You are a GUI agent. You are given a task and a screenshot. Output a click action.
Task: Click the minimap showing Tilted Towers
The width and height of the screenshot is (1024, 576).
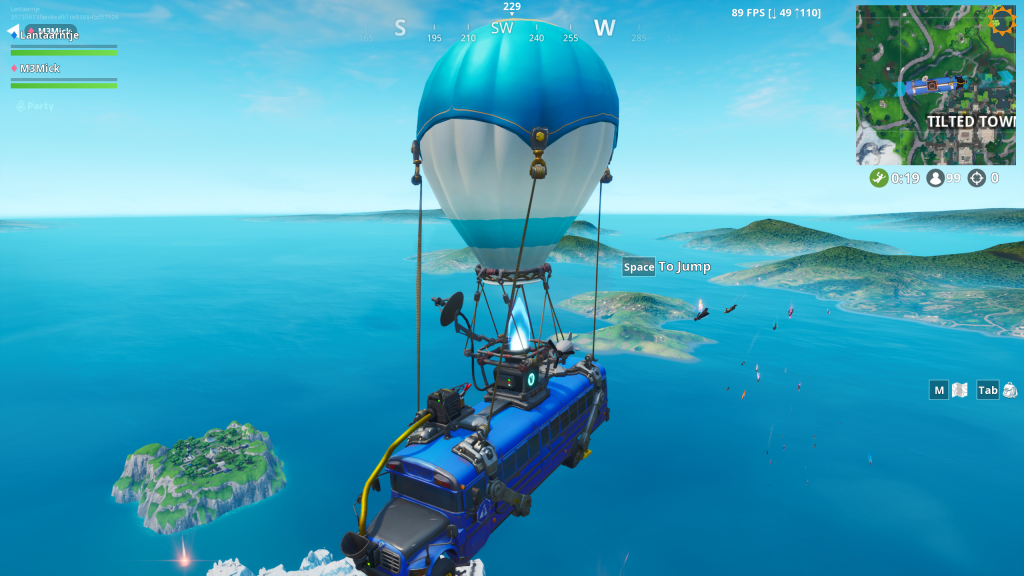[935, 85]
